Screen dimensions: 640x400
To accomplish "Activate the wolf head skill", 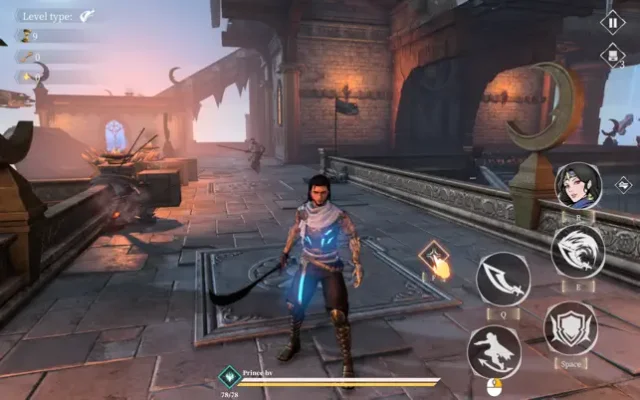I will [577, 250].
